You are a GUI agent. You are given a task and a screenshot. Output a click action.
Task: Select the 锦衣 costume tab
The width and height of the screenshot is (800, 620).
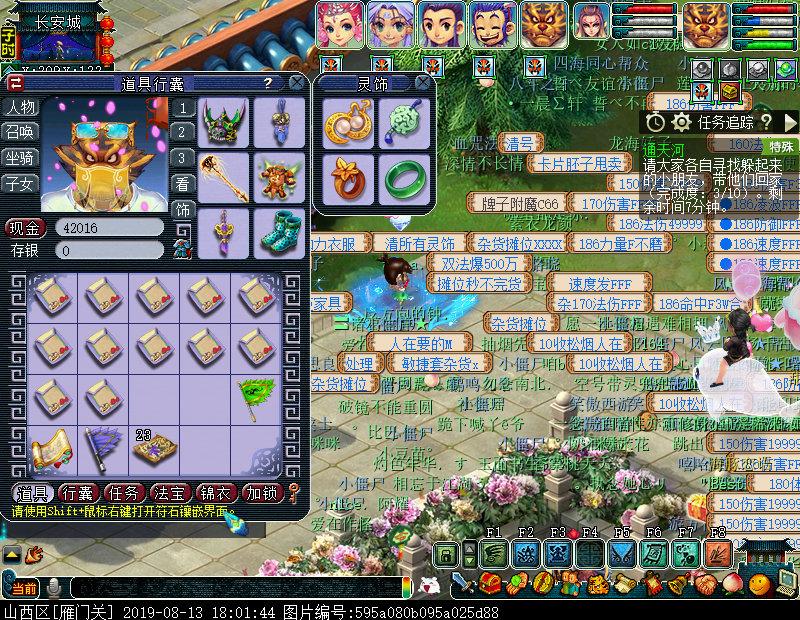(x=217, y=493)
